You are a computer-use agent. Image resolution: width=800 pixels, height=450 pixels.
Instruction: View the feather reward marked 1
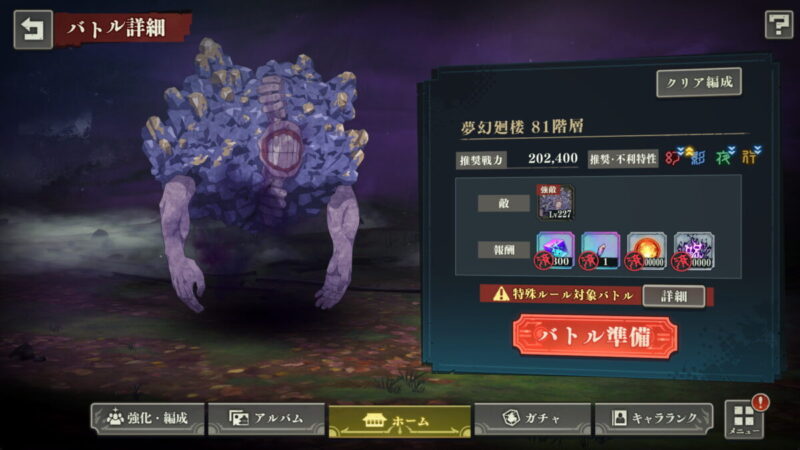click(x=600, y=252)
